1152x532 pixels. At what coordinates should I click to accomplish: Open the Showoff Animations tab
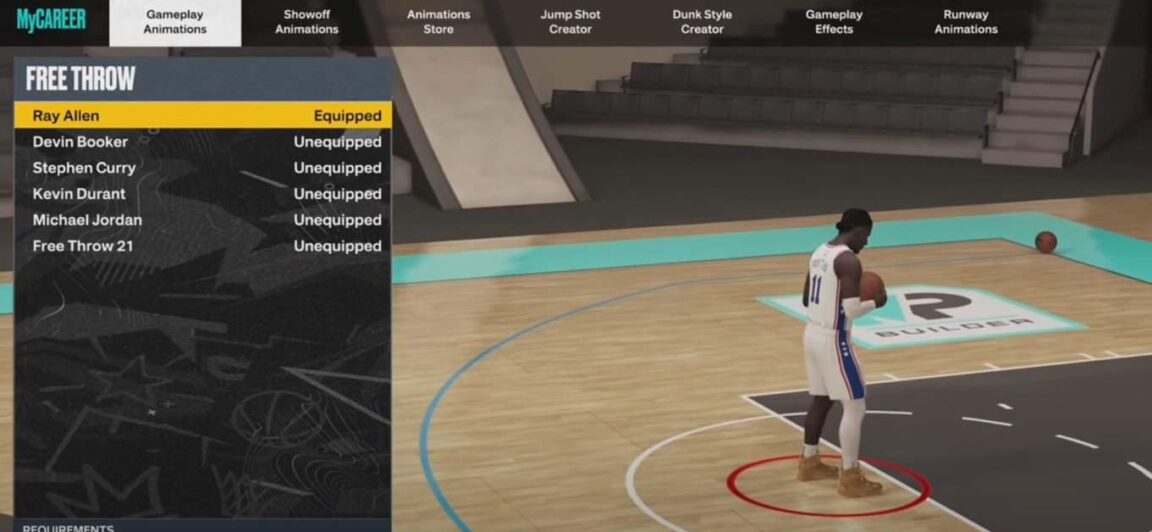pos(306,22)
